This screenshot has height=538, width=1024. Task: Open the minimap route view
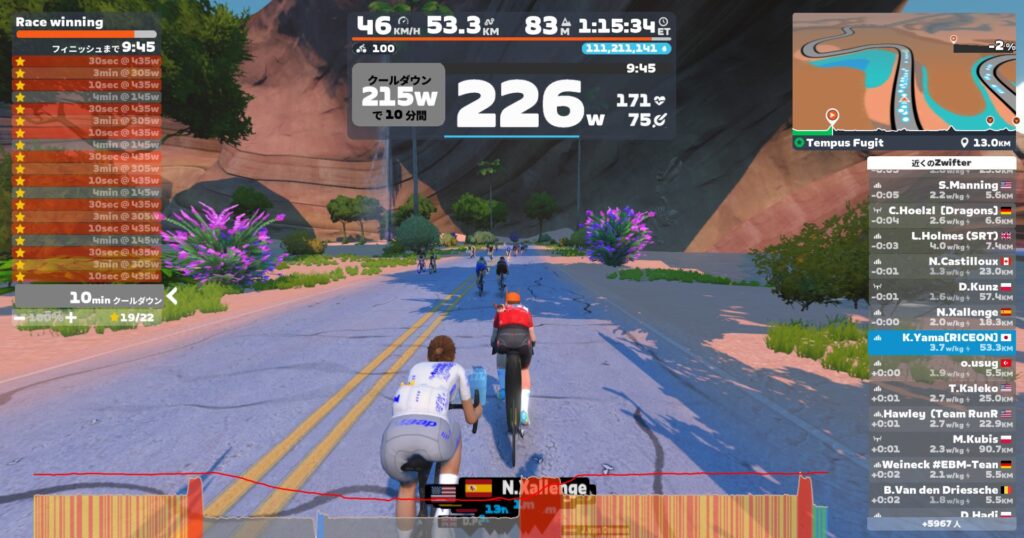coord(903,72)
